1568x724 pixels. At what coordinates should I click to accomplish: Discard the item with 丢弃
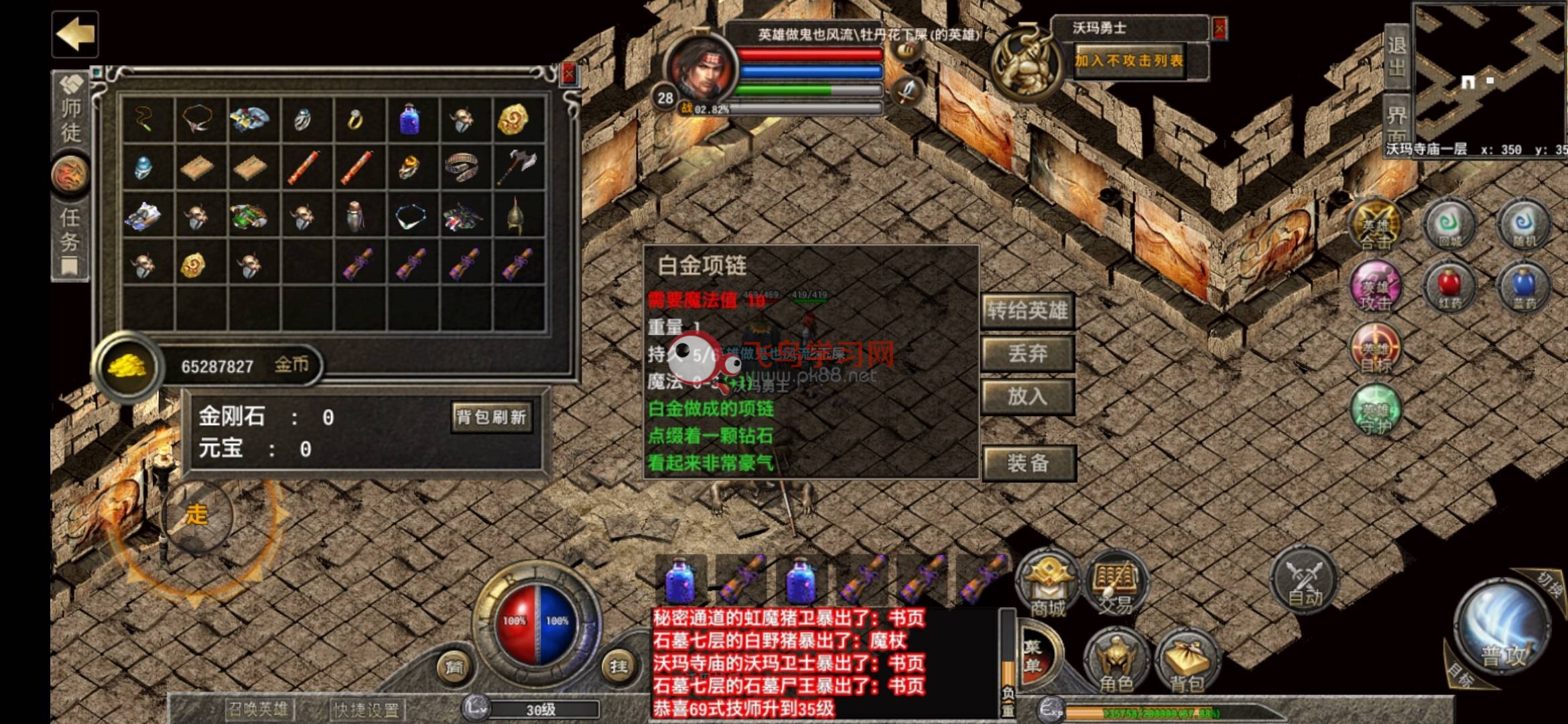click(1027, 353)
